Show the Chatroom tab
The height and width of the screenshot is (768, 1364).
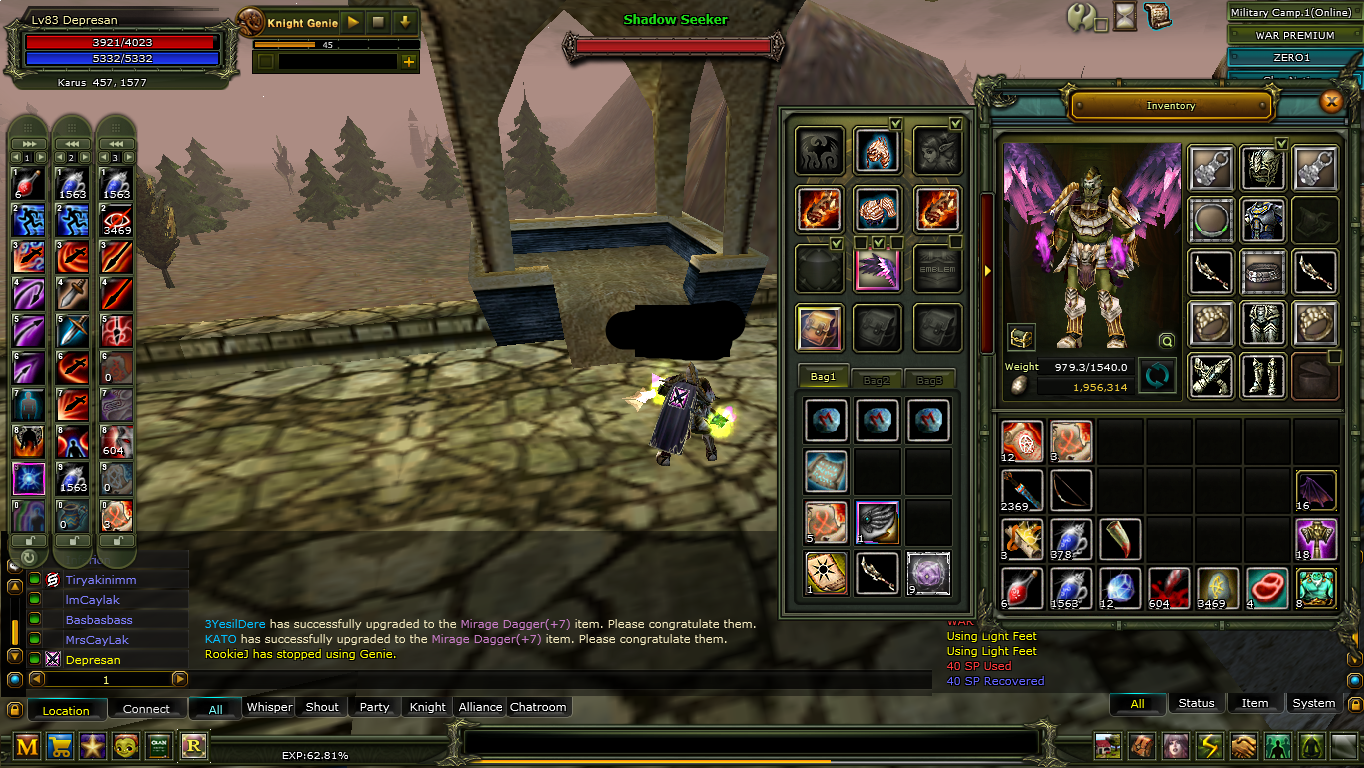pos(538,707)
